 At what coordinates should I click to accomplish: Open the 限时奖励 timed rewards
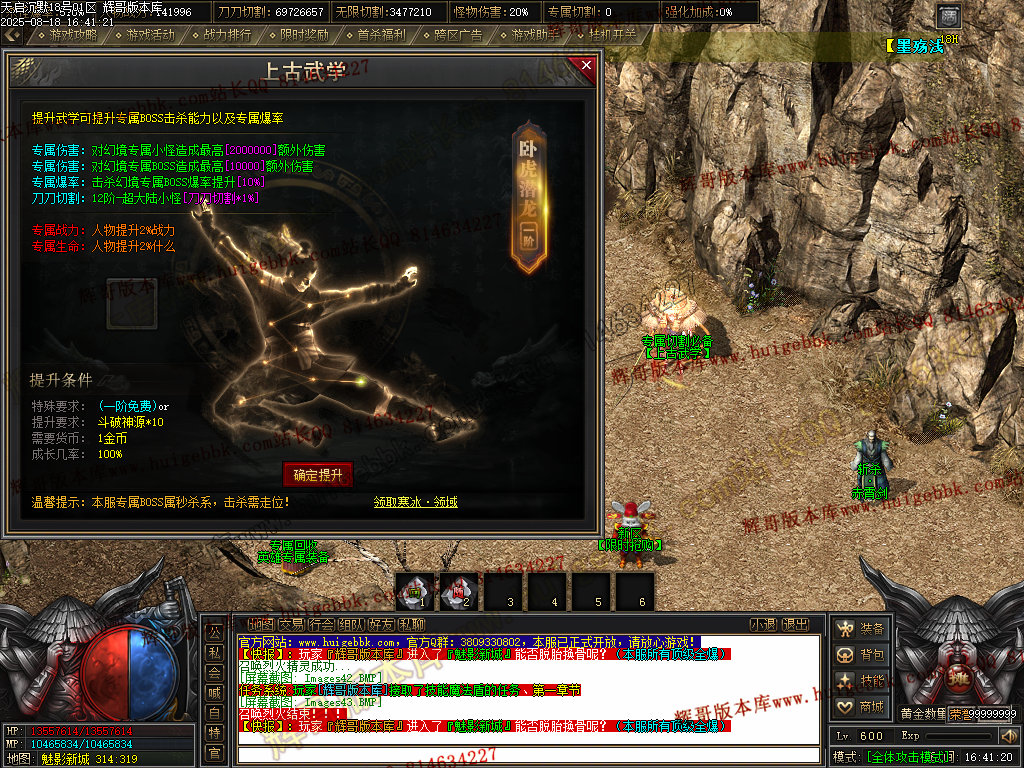pos(304,35)
